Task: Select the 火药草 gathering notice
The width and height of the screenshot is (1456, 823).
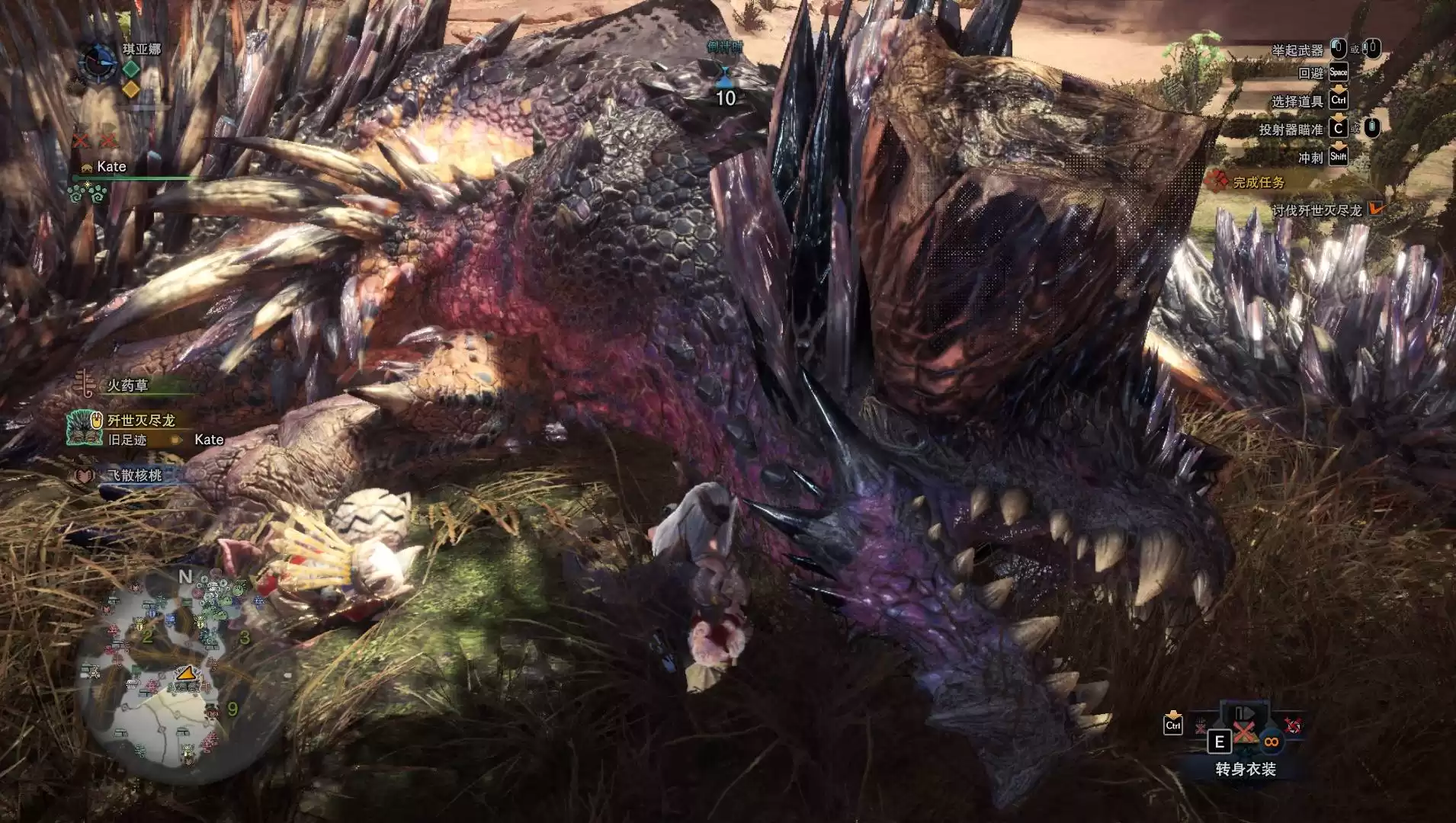Action: 127,386
